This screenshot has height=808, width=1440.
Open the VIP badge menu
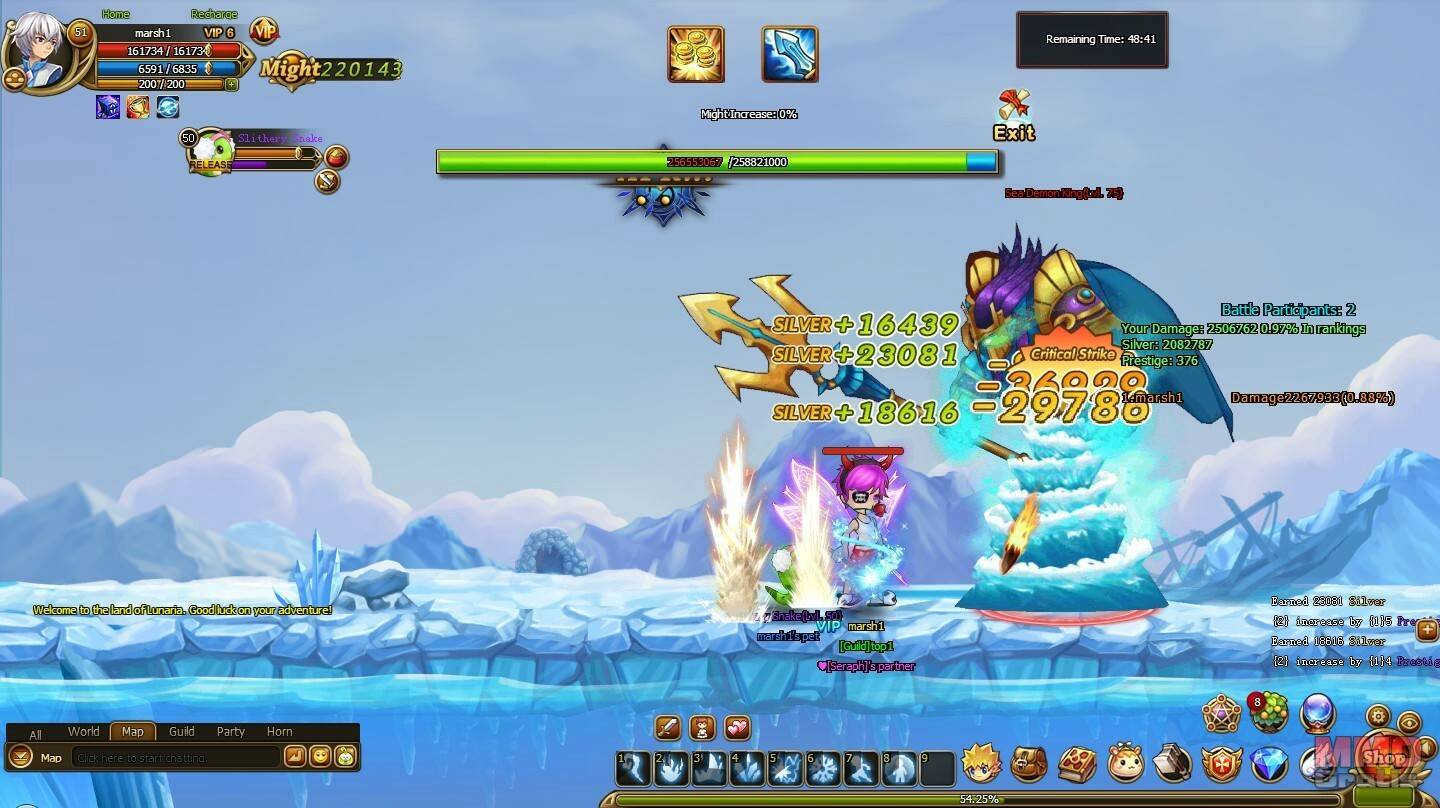pyautogui.click(x=264, y=32)
